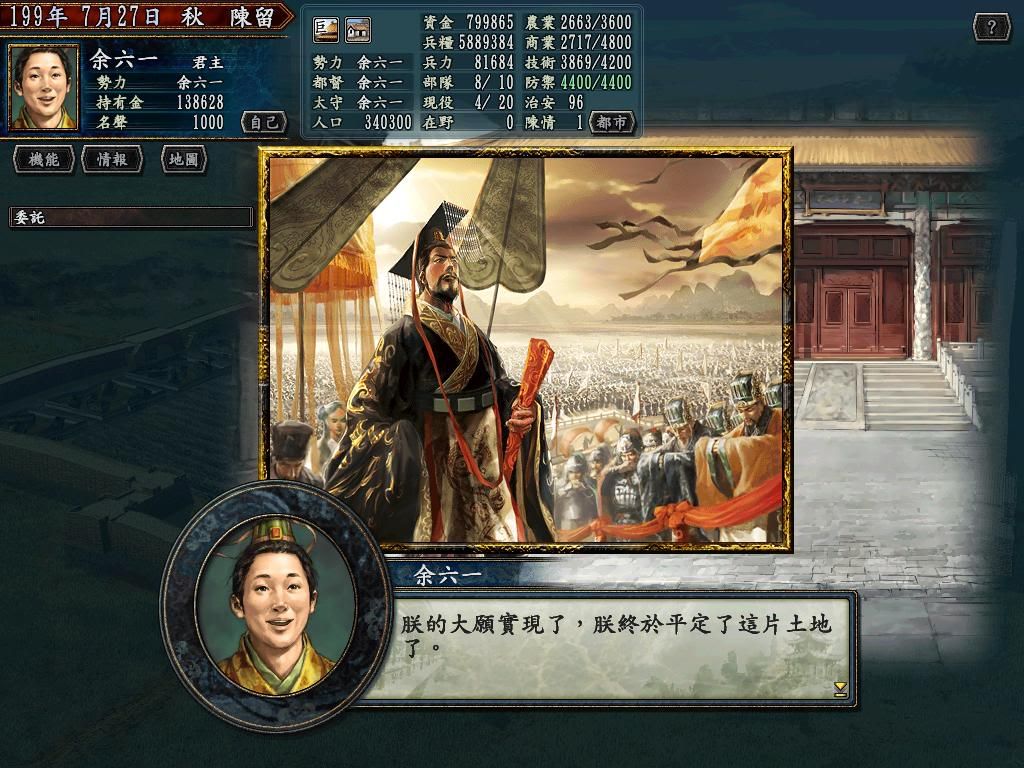Select the 委託 (Delegate) bar
Screen dimensions: 1024x768
(x=131, y=217)
